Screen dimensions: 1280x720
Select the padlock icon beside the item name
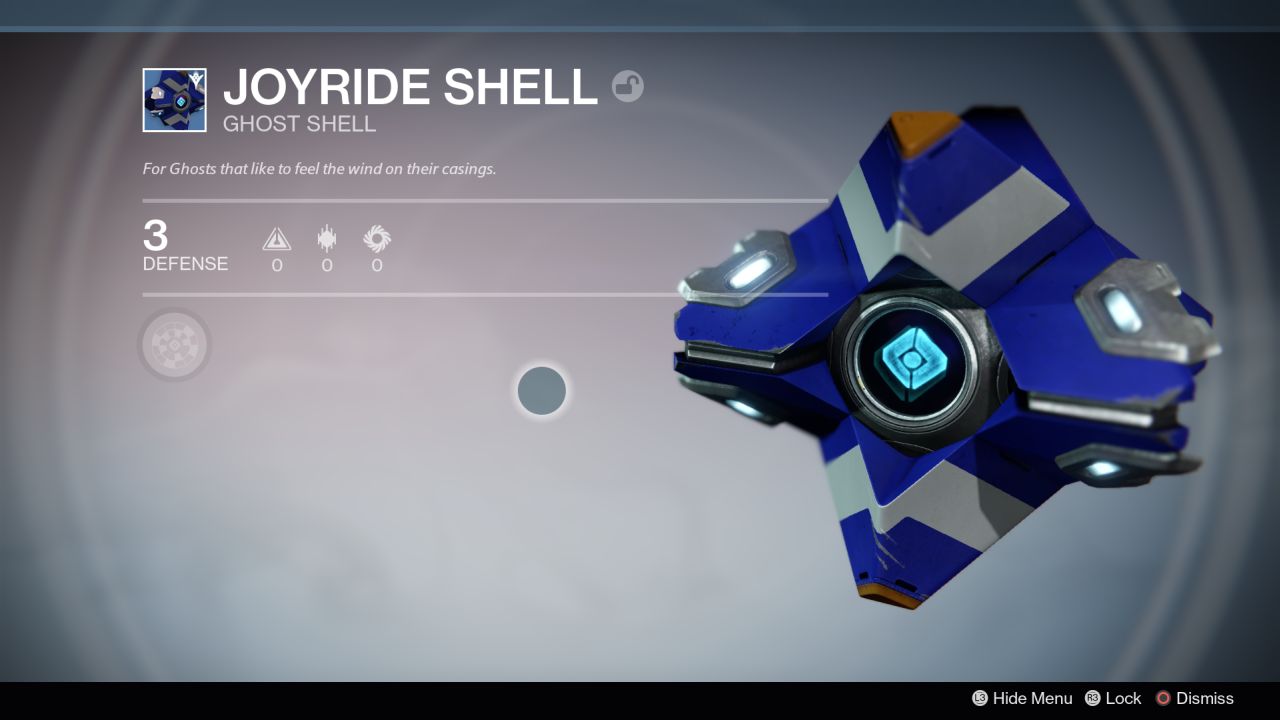pyautogui.click(x=628, y=87)
